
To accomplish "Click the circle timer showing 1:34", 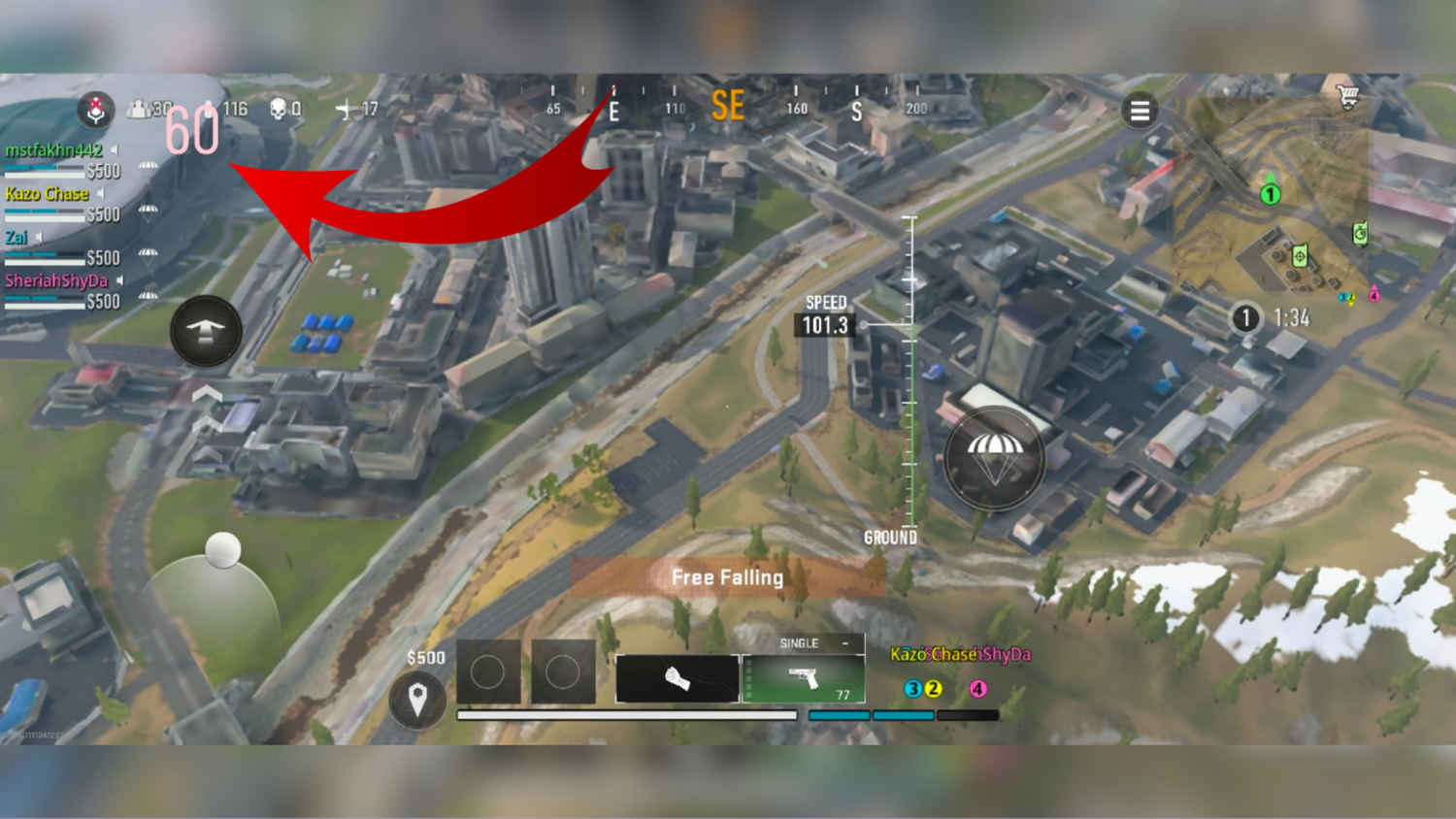I will 1246,317.
